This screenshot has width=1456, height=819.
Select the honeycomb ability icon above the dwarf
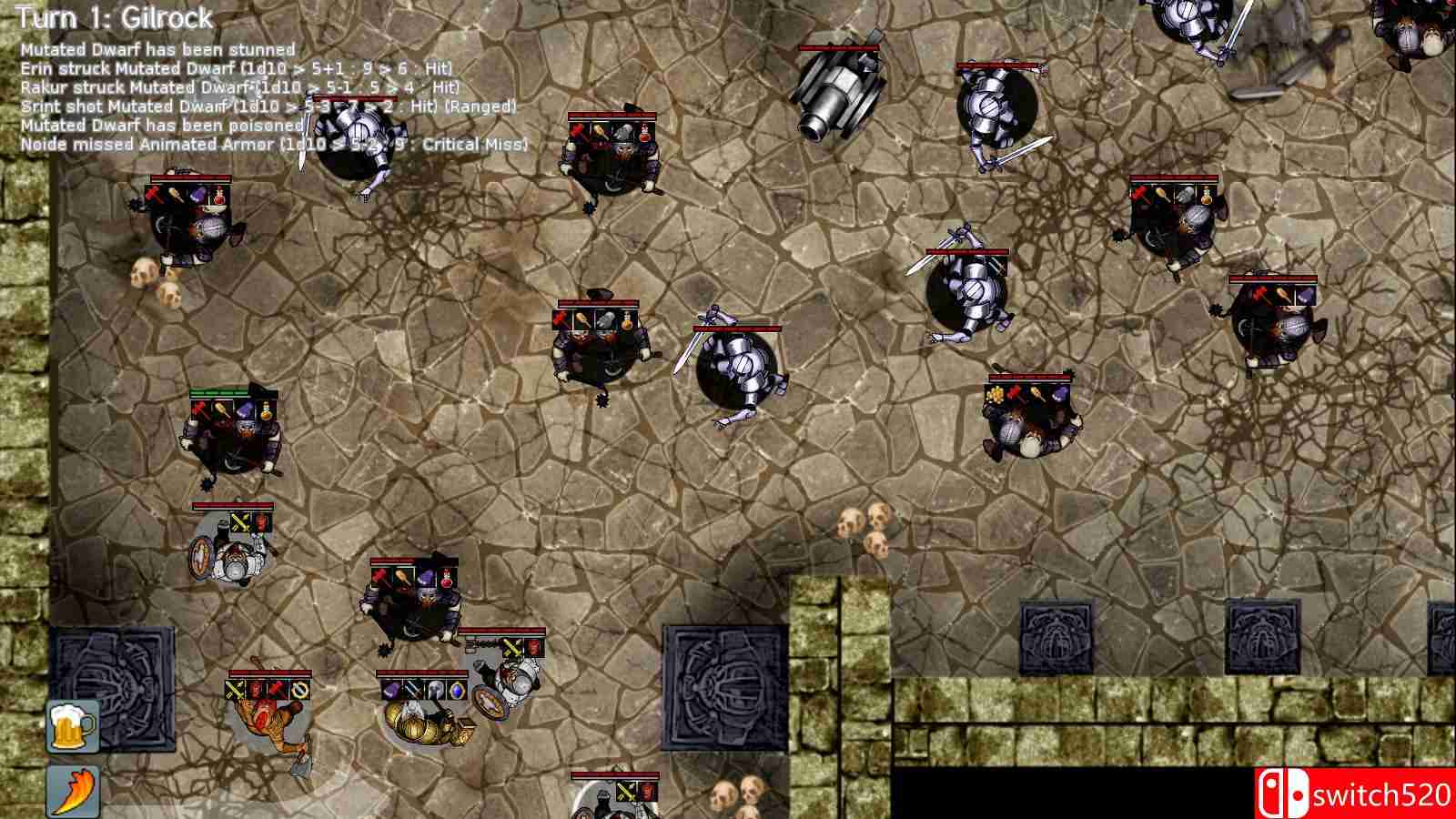[x=997, y=392]
